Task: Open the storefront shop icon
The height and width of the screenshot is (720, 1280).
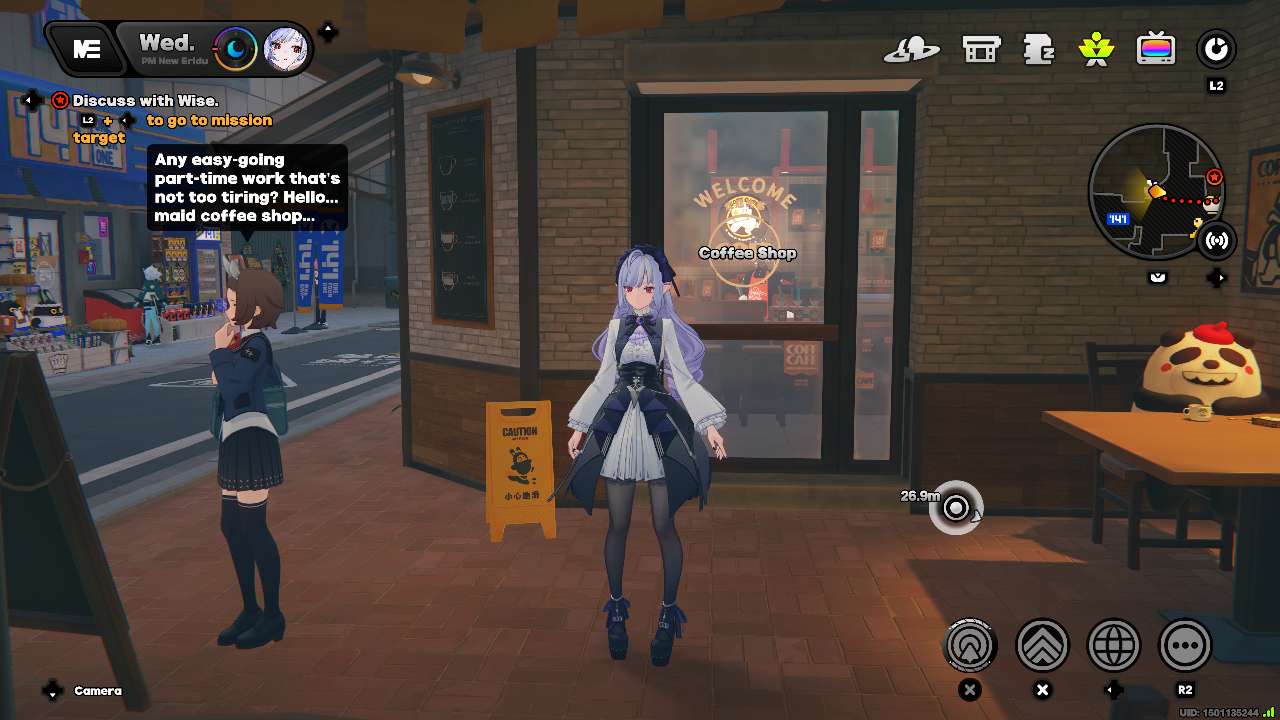Action: click(x=981, y=49)
